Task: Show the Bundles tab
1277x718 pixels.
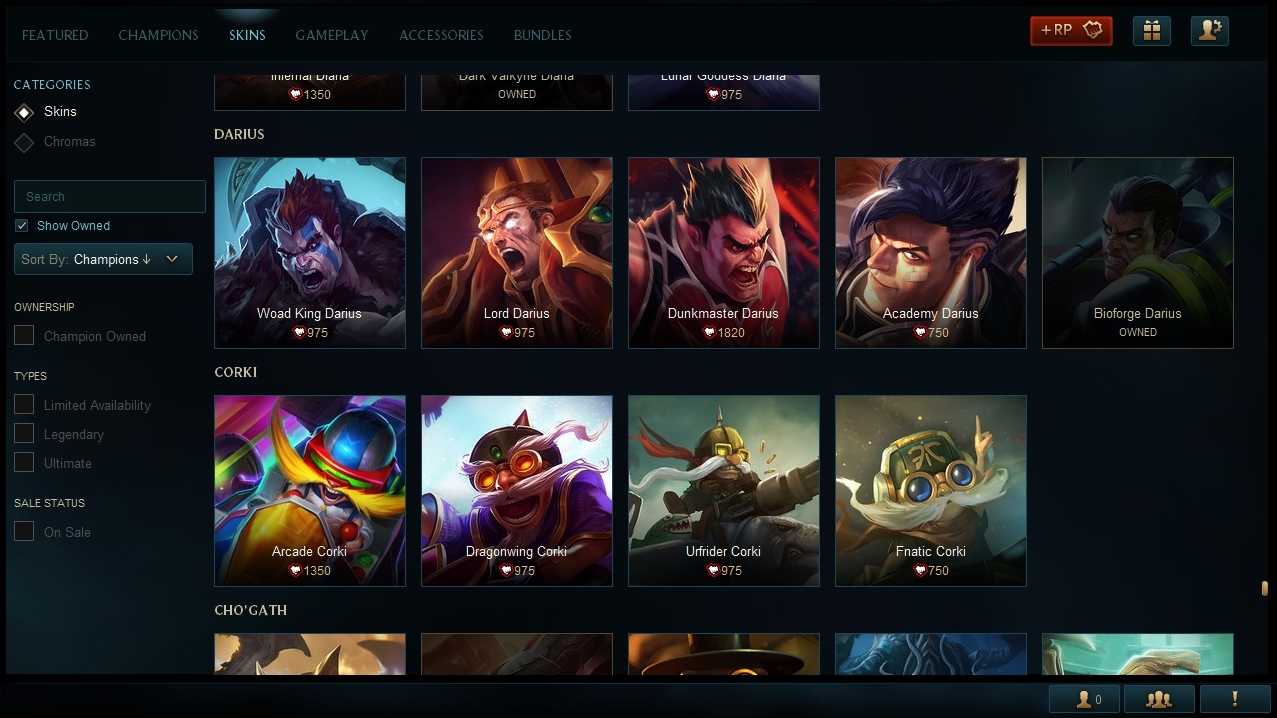Action: pyautogui.click(x=542, y=35)
